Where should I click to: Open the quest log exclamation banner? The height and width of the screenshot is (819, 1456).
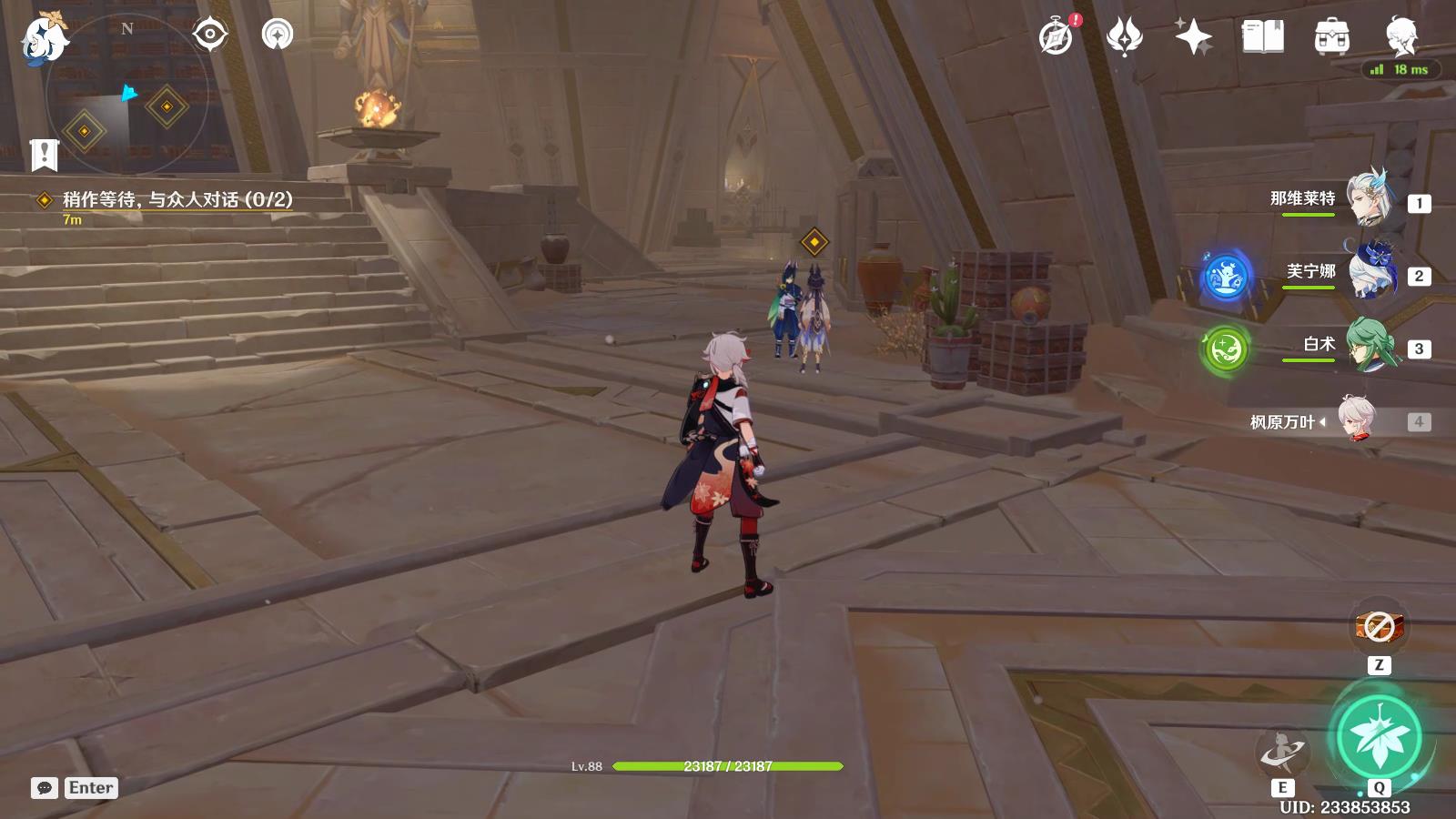pyautogui.click(x=44, y=155)
